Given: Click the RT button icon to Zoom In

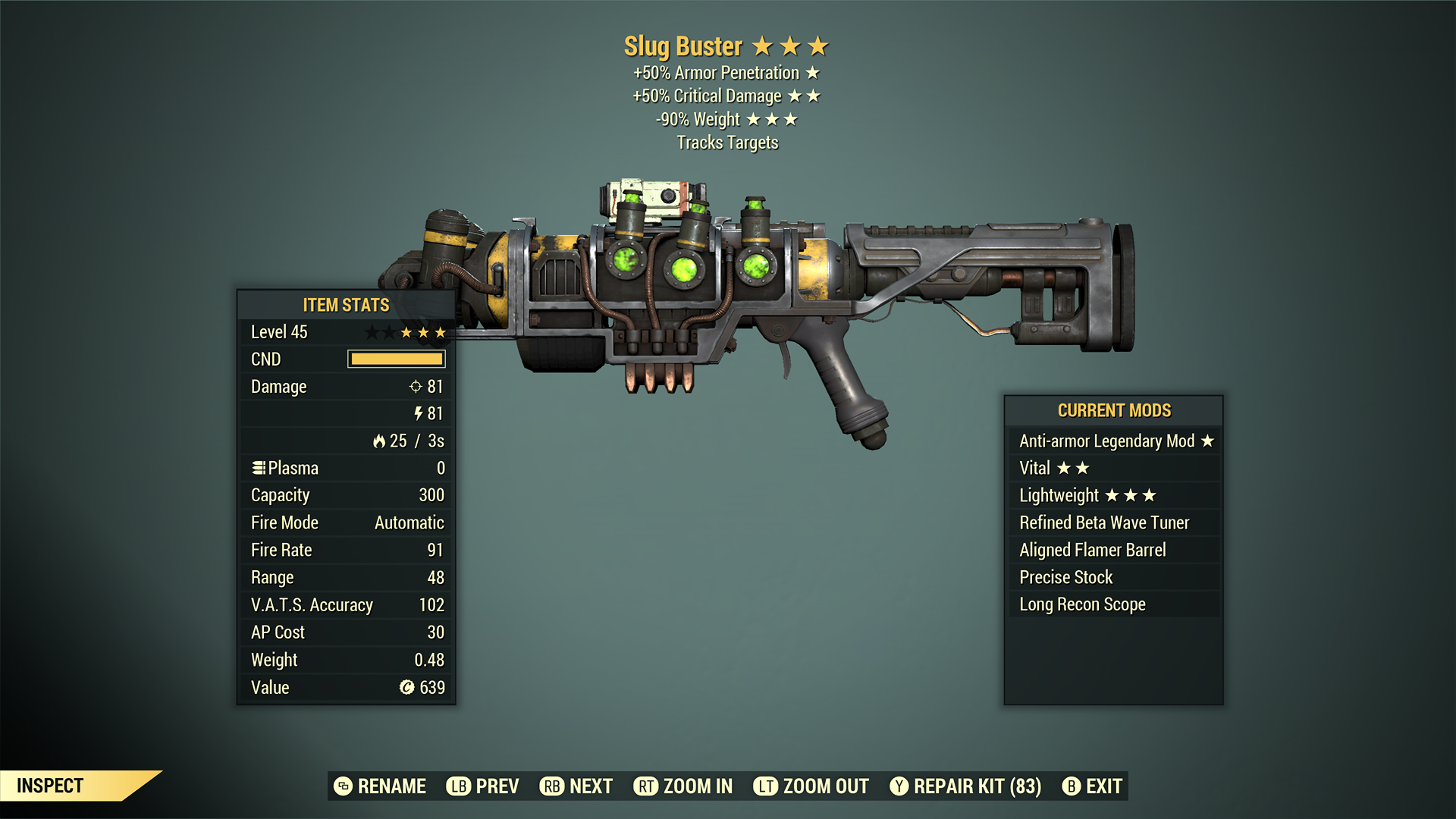Looking at the screenshot, I should tap(646, 786).
